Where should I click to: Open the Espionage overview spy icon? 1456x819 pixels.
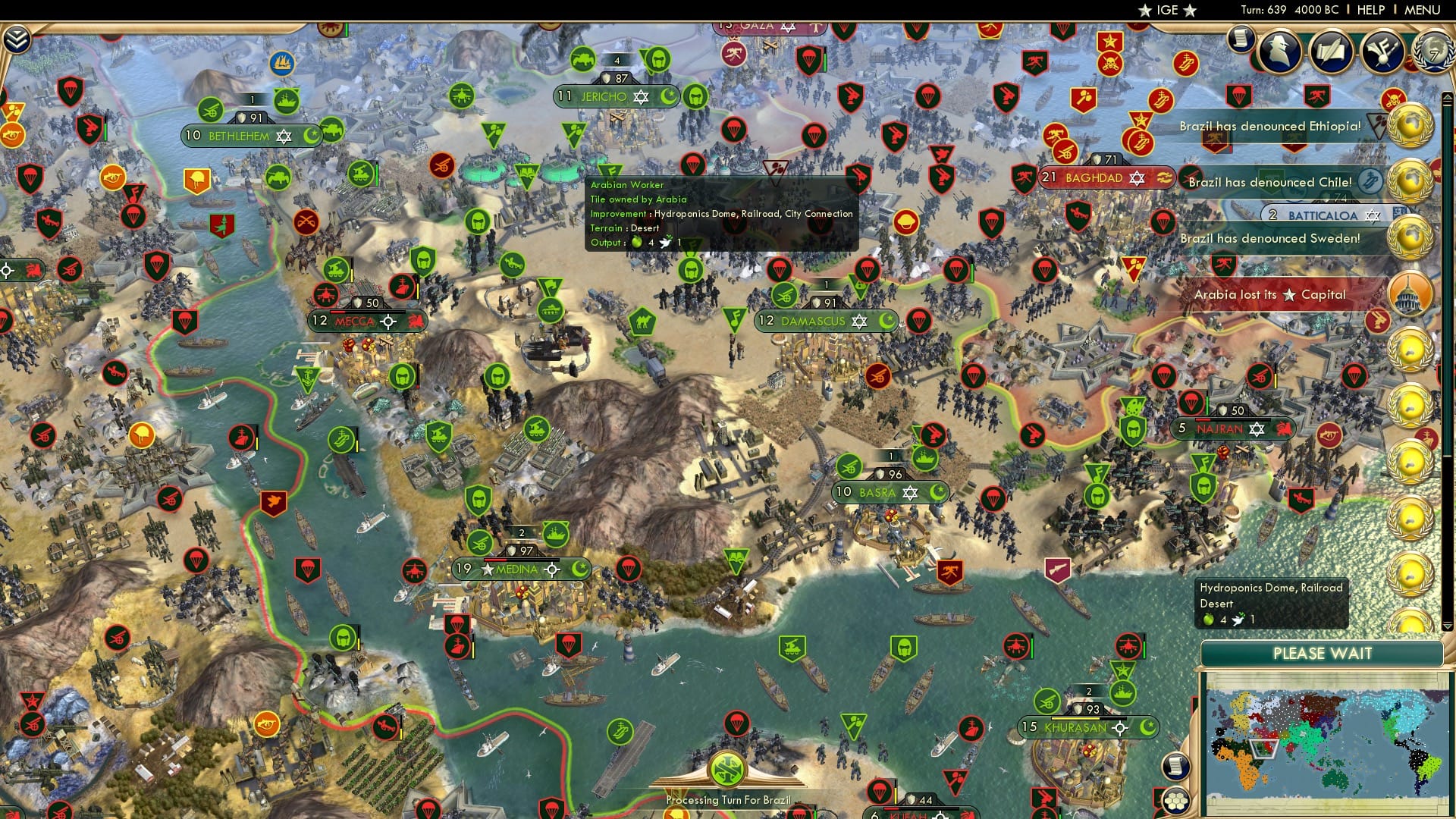[x=1280, y=49]
